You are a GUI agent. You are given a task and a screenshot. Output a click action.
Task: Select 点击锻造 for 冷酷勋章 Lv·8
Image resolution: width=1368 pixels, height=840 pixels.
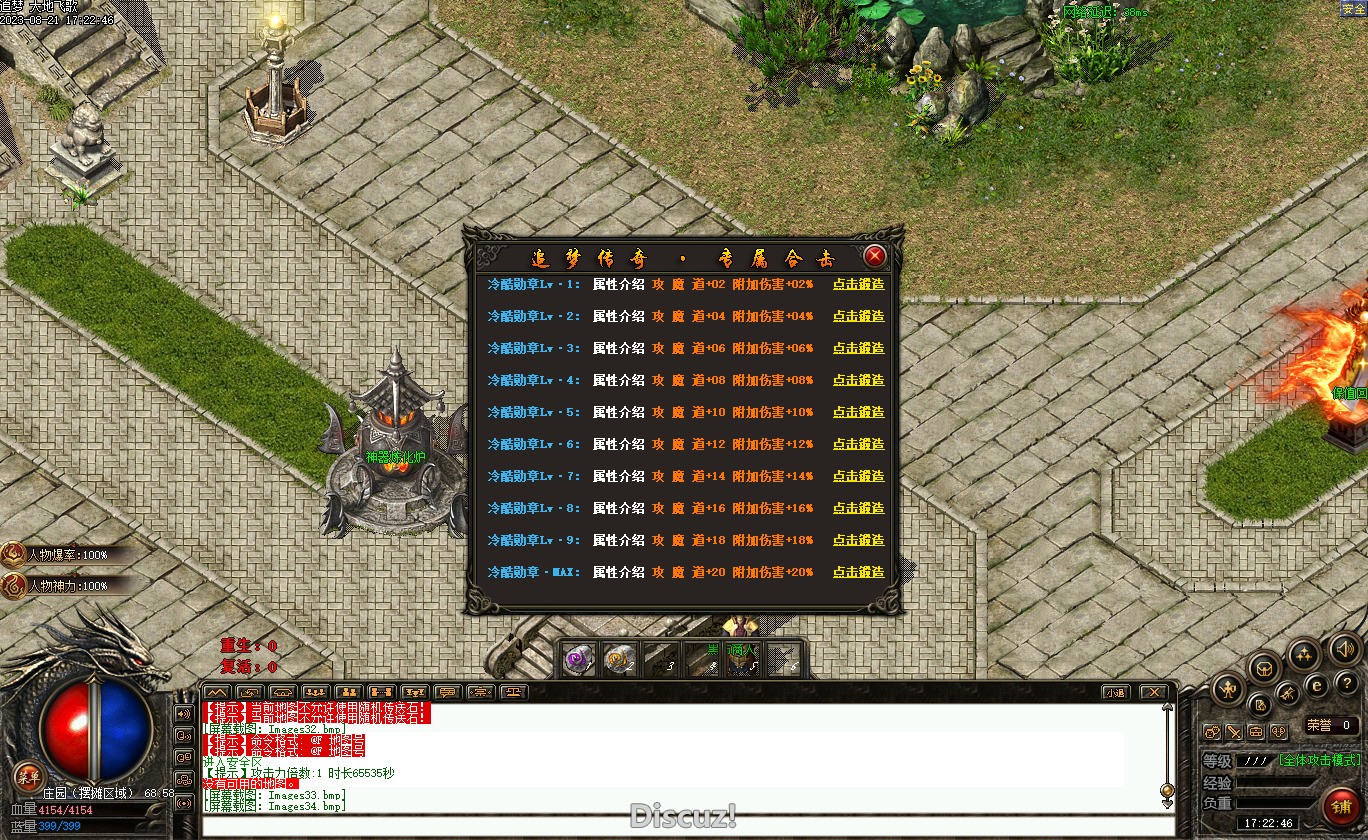click(858, 508)
